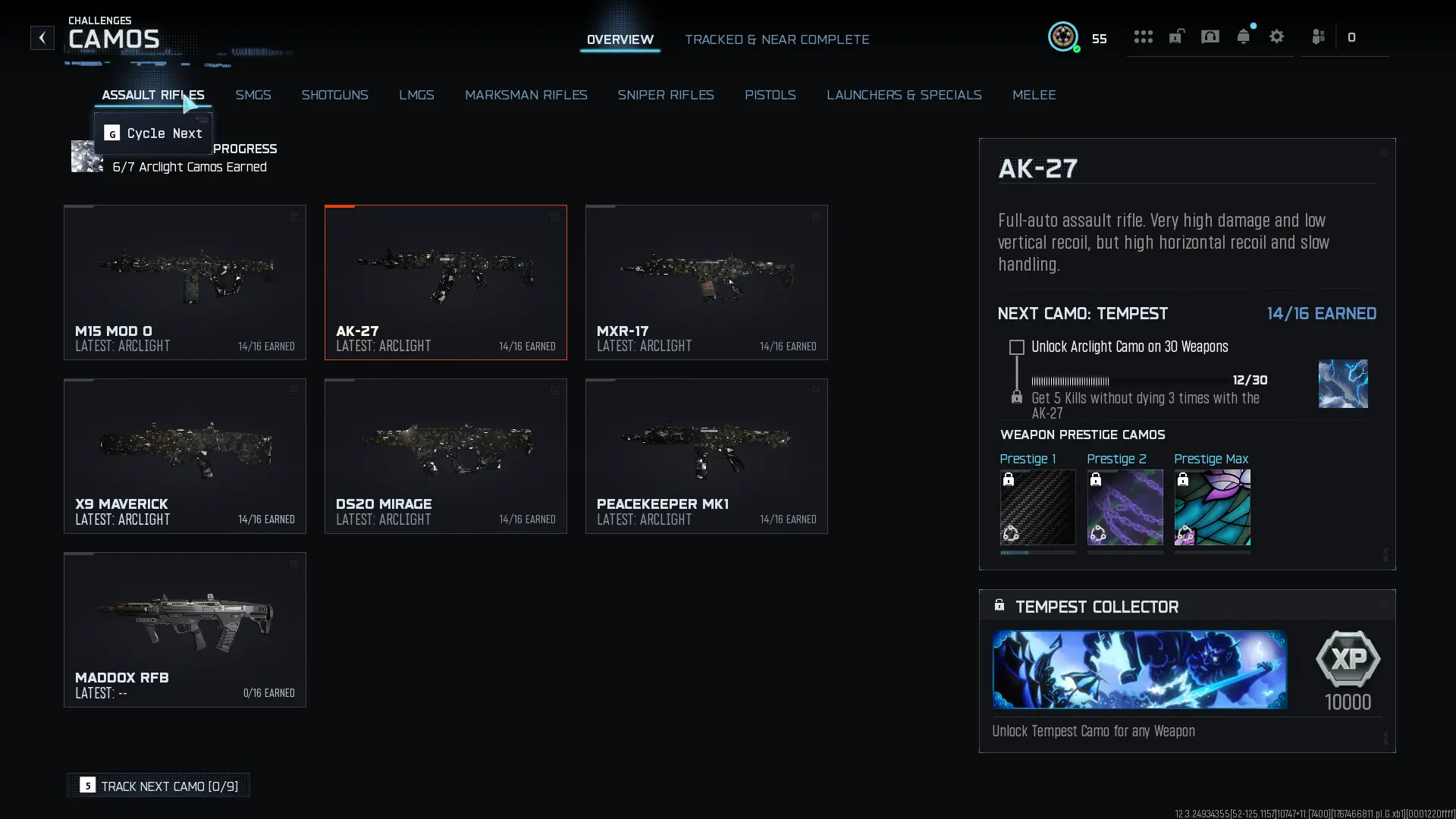Click the lock on the Prestige 1 camo
This screenshot has height=819, width=1456.
pos(1009,479)
